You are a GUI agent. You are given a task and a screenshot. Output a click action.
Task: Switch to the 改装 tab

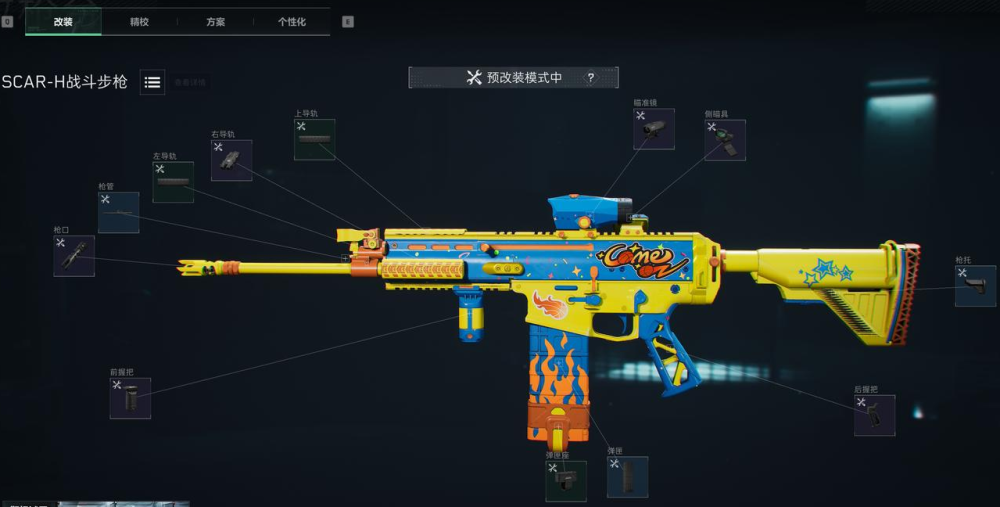pos(63,21)
